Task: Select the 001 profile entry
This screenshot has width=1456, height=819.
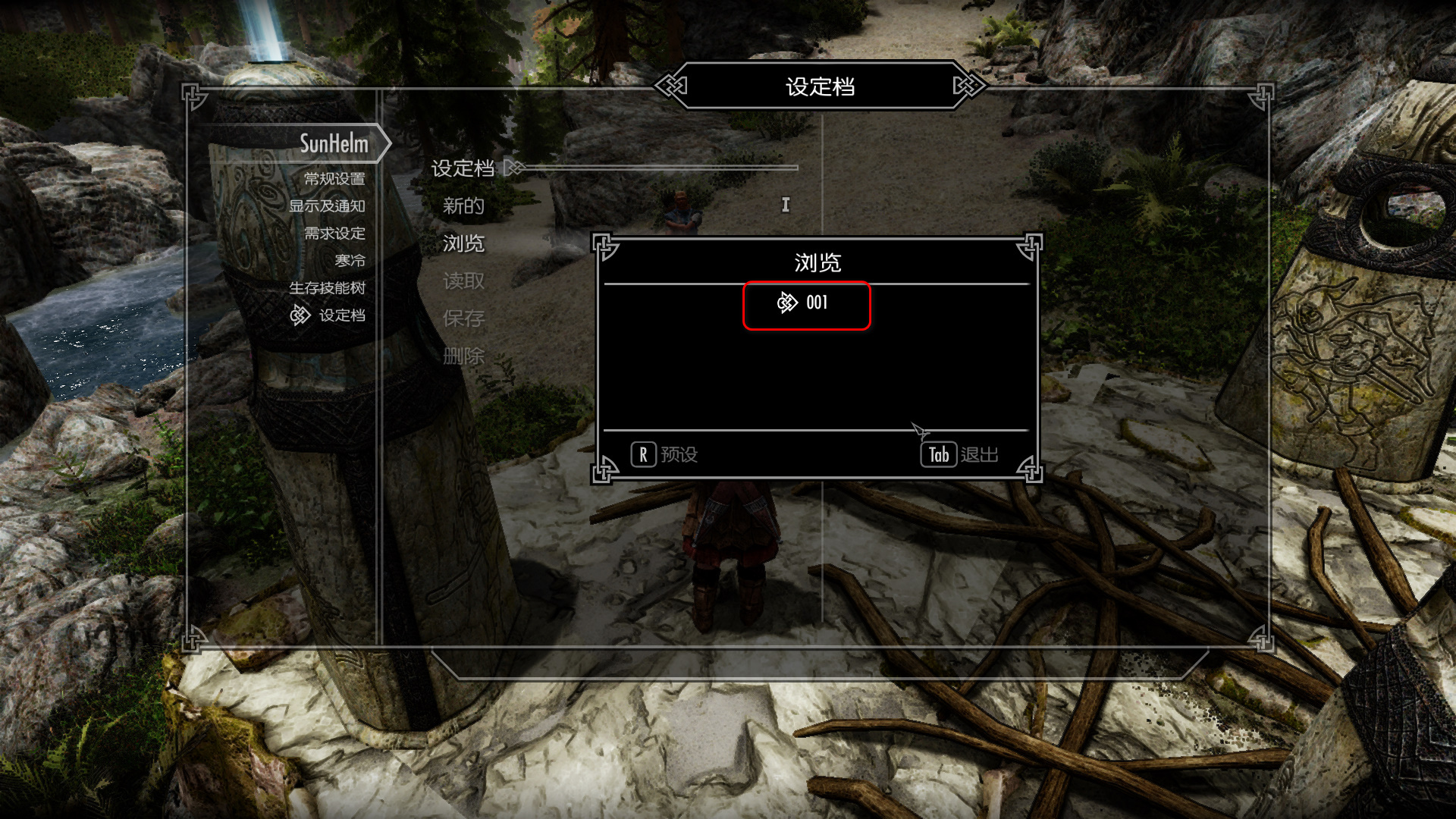Action: (x=807, y=303)
